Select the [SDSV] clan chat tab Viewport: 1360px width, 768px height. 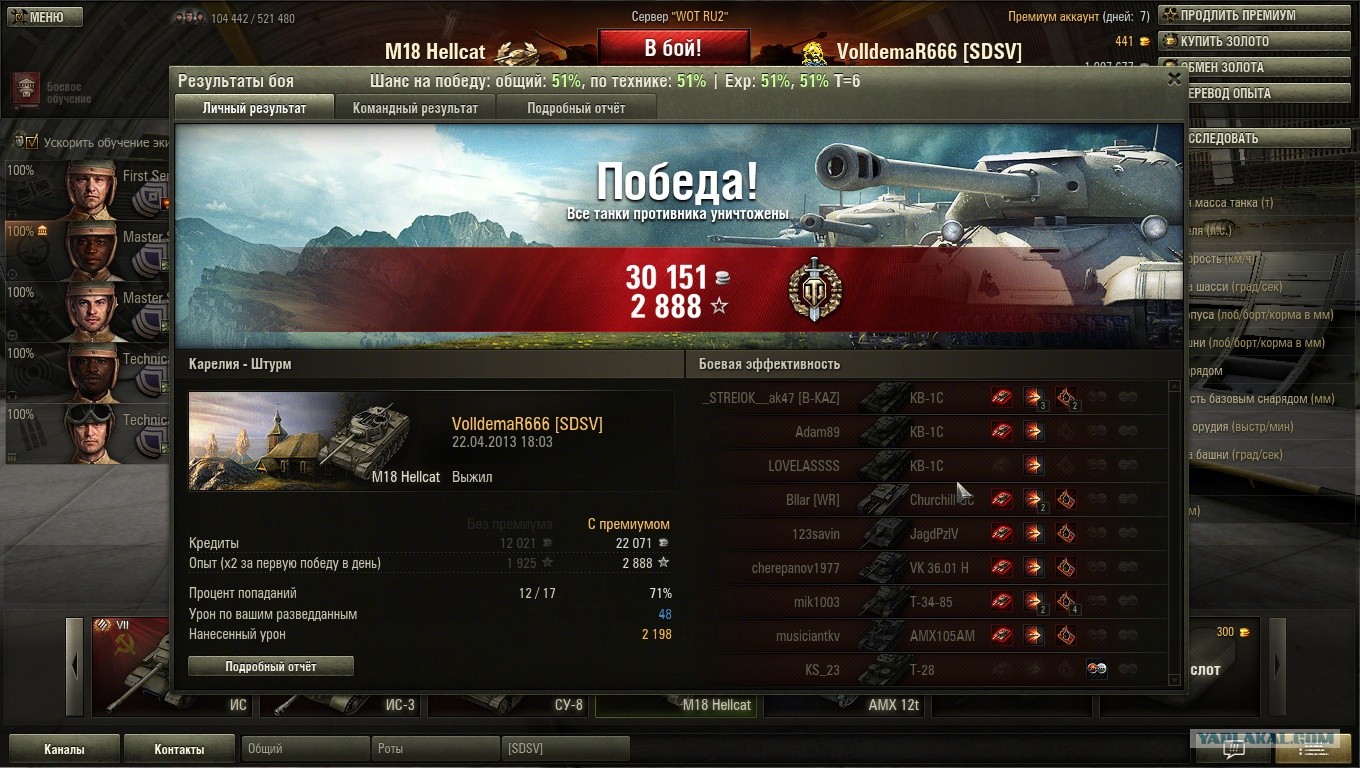tap(564, 749)
